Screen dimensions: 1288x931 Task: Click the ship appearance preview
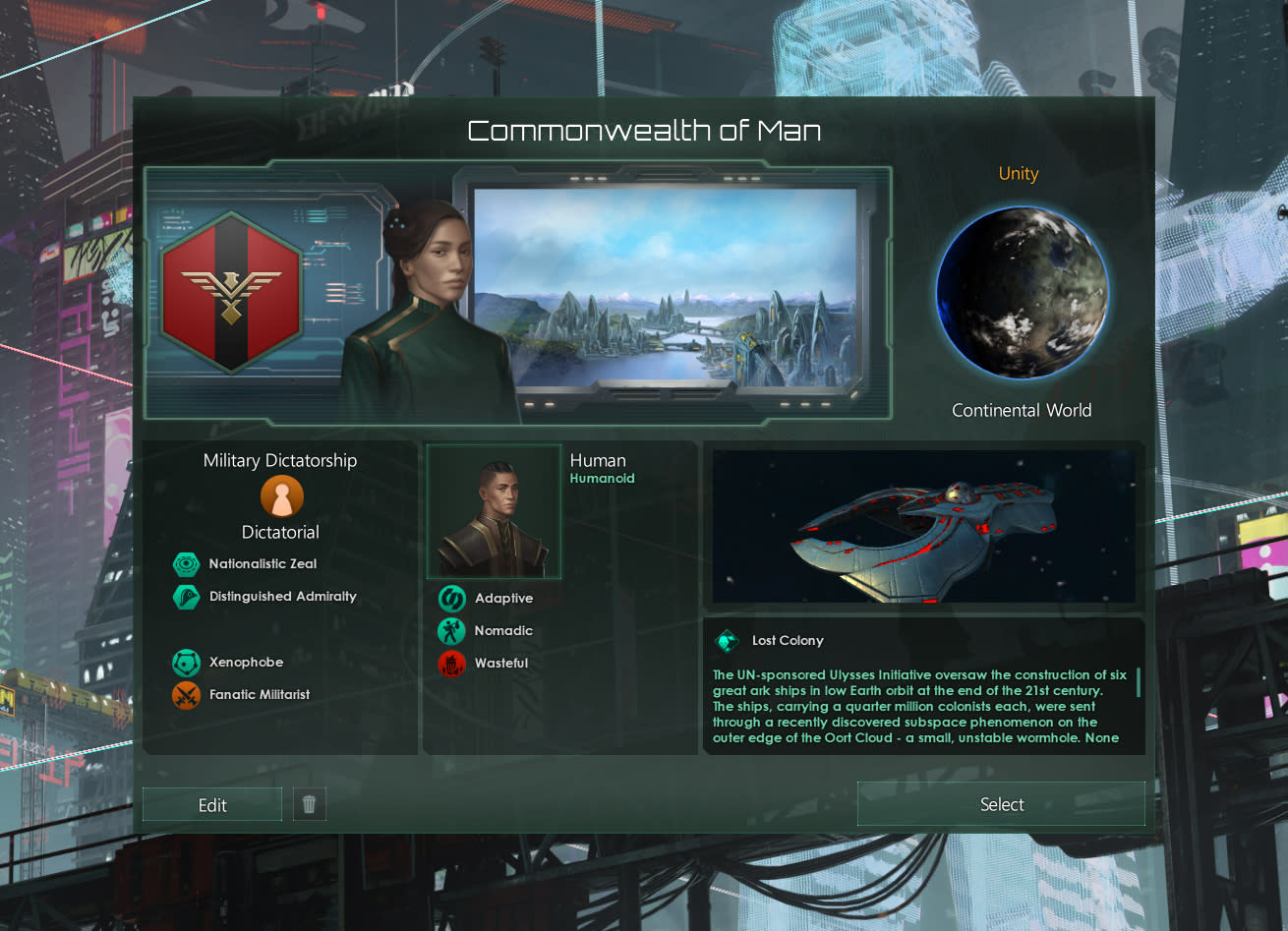tap(923, 527)
